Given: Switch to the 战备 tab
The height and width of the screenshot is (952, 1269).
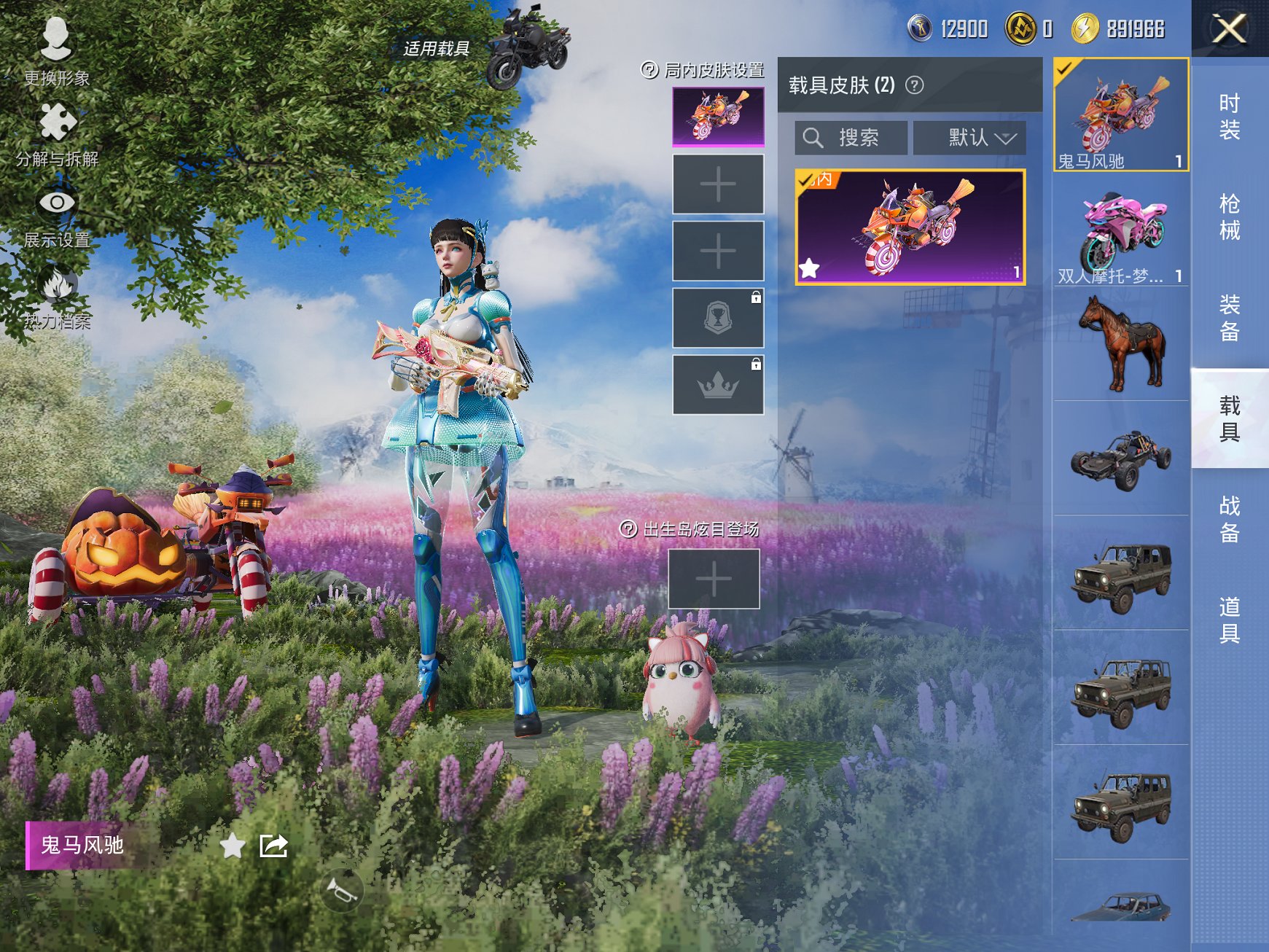Looking at the screenshot, I should click(1229, 519).
